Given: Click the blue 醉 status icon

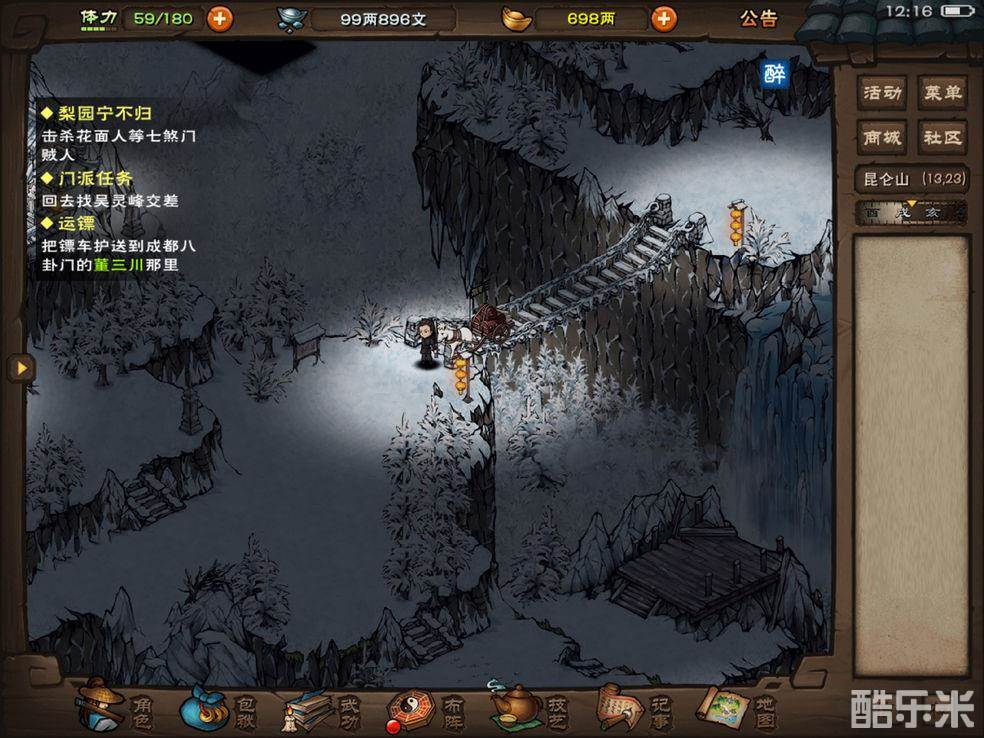Looking at the screenshot, I should (x=775, y=73).
